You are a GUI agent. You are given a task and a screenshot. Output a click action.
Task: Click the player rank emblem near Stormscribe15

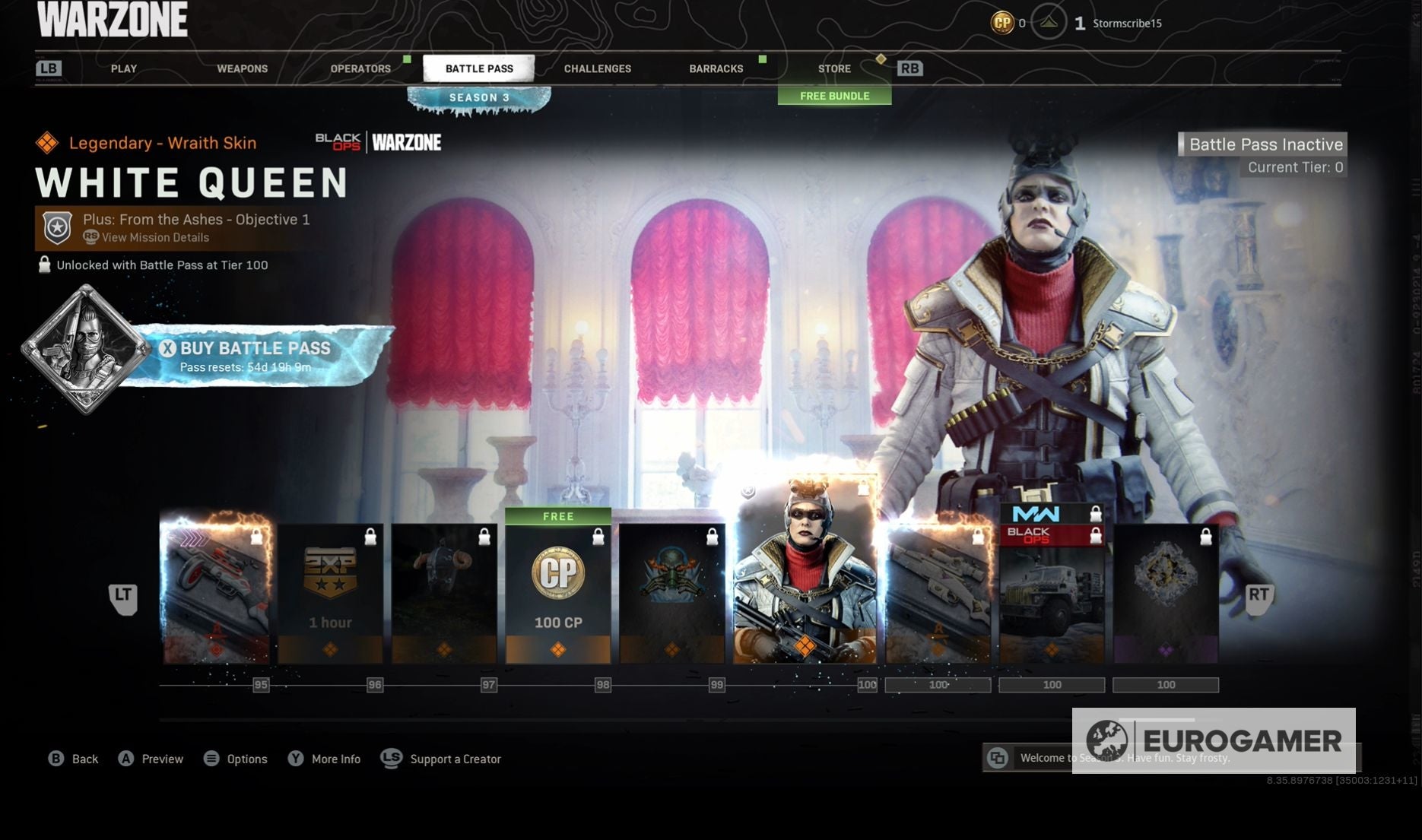tap(1049, 23)
